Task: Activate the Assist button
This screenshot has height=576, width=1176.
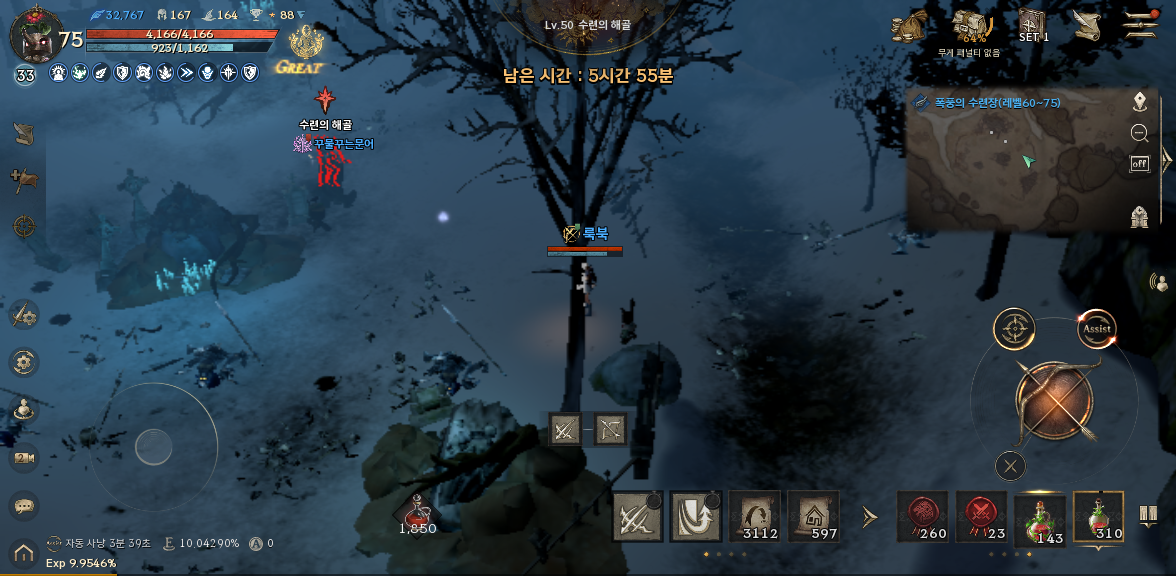Action: (1096, 328)
